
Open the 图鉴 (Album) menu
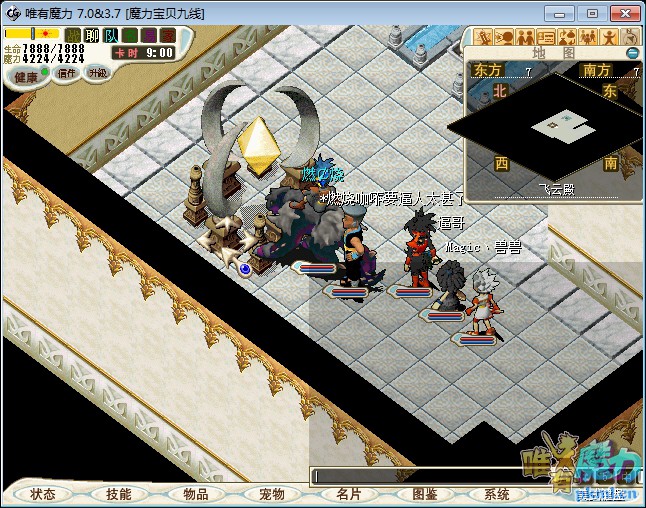pyautogui.click(x=424, y=494)
